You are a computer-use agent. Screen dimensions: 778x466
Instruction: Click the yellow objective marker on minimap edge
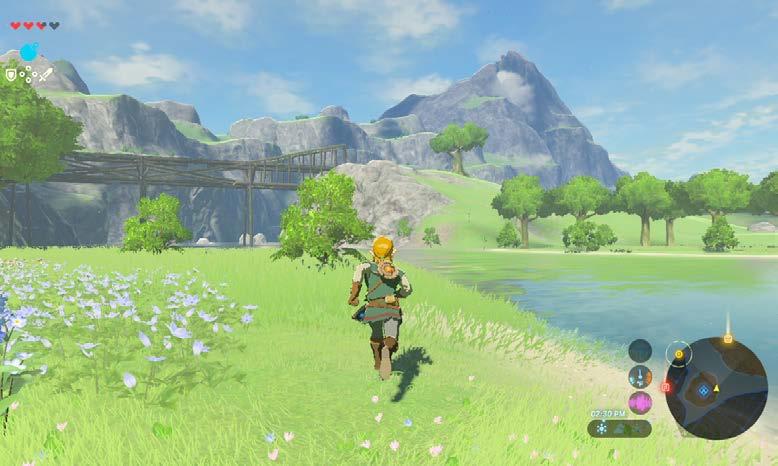(680, 353)
